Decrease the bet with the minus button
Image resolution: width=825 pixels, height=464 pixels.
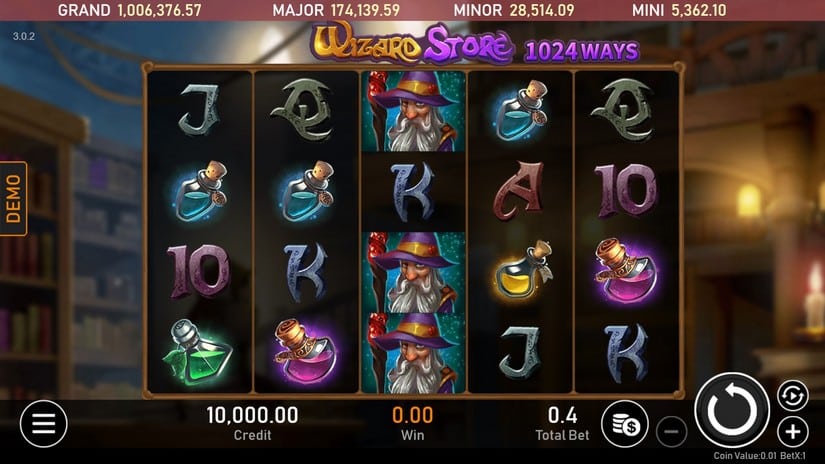point(672,432)
